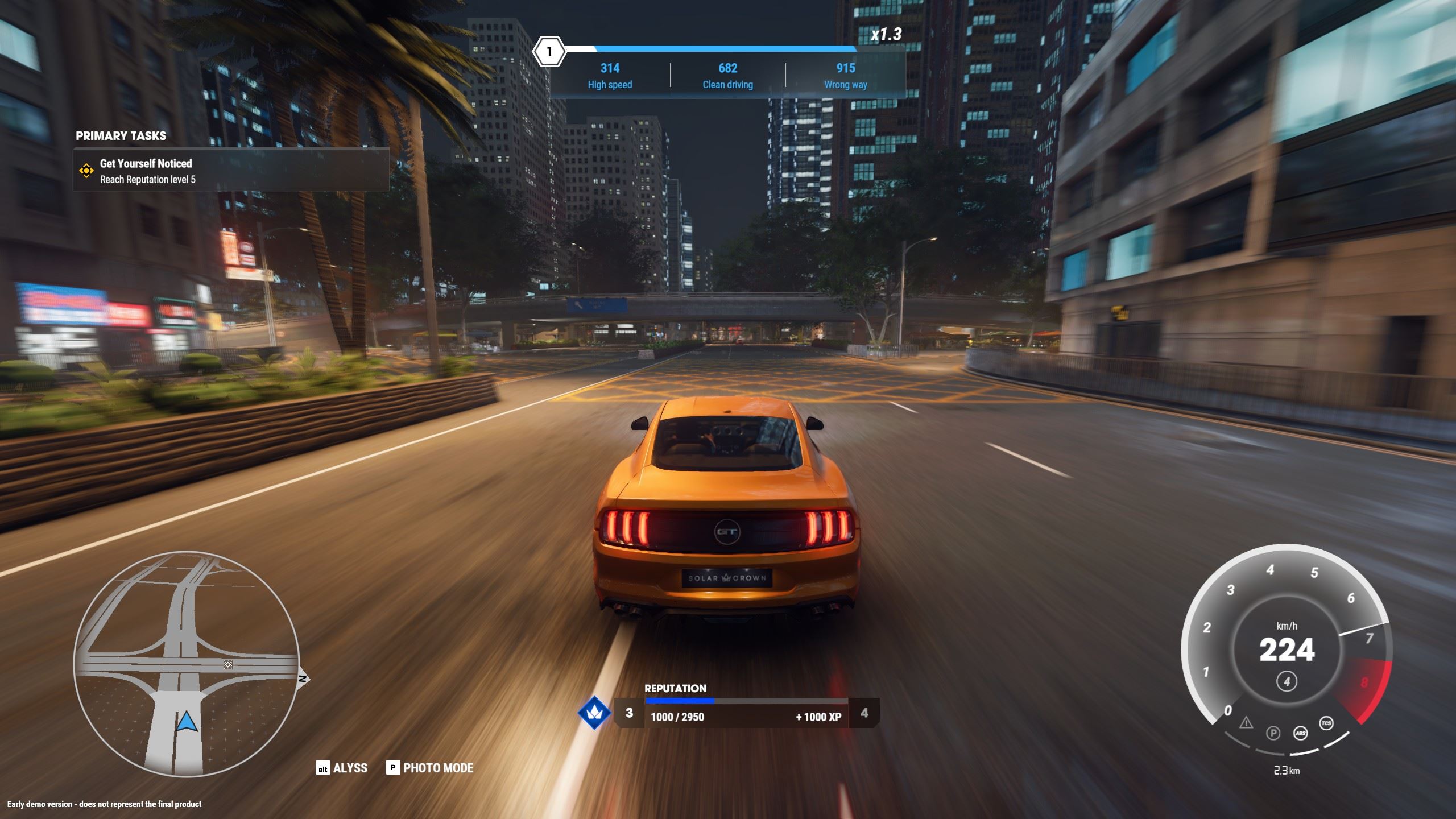Click the waypoint marker on the minimap

(228, 665)
